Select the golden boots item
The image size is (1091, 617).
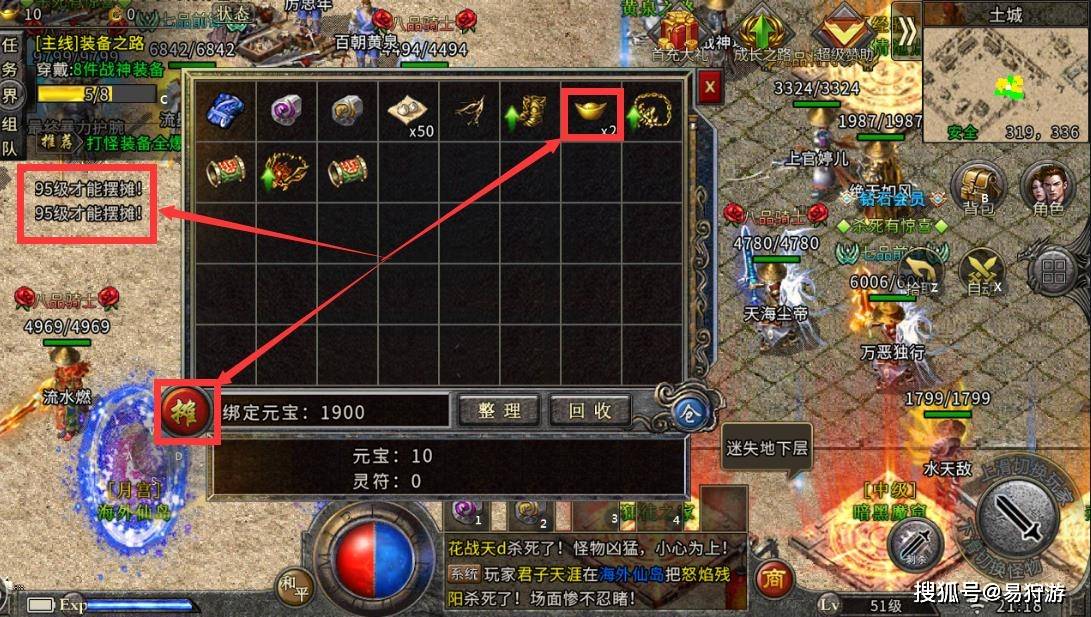coord(531,111)
